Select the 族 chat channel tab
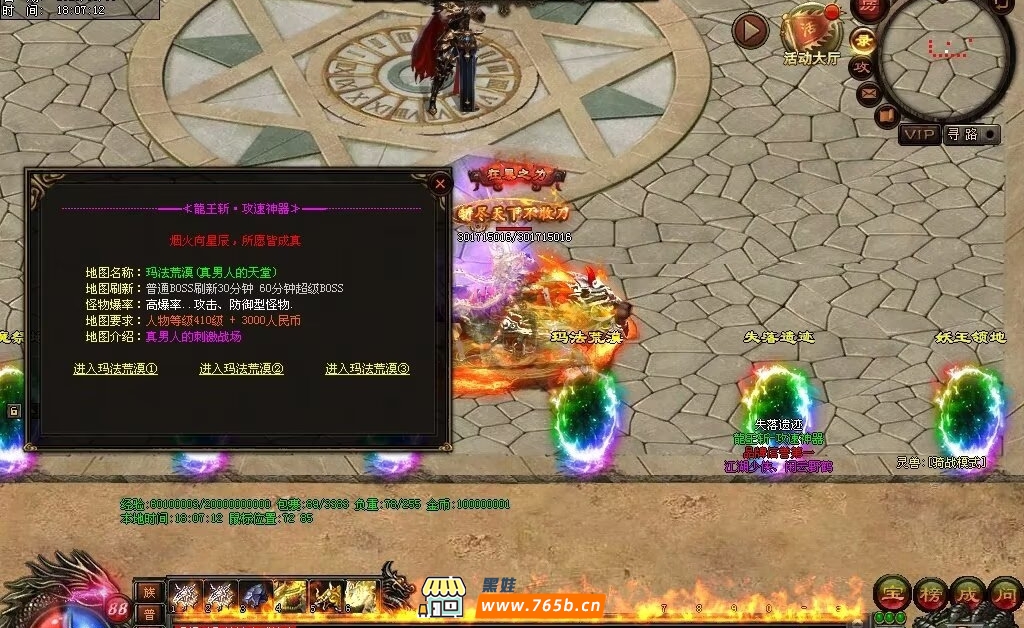1024x628 pixels. [149, 591]
